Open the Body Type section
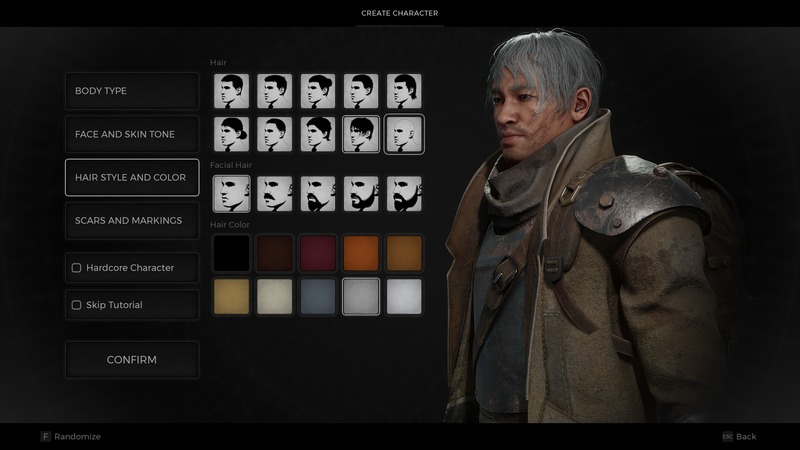 (x=132, y=91)
